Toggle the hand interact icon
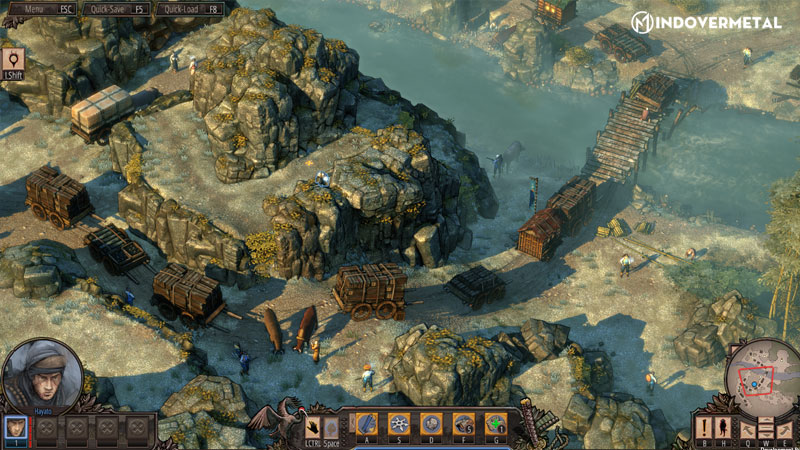 [312, 424]
